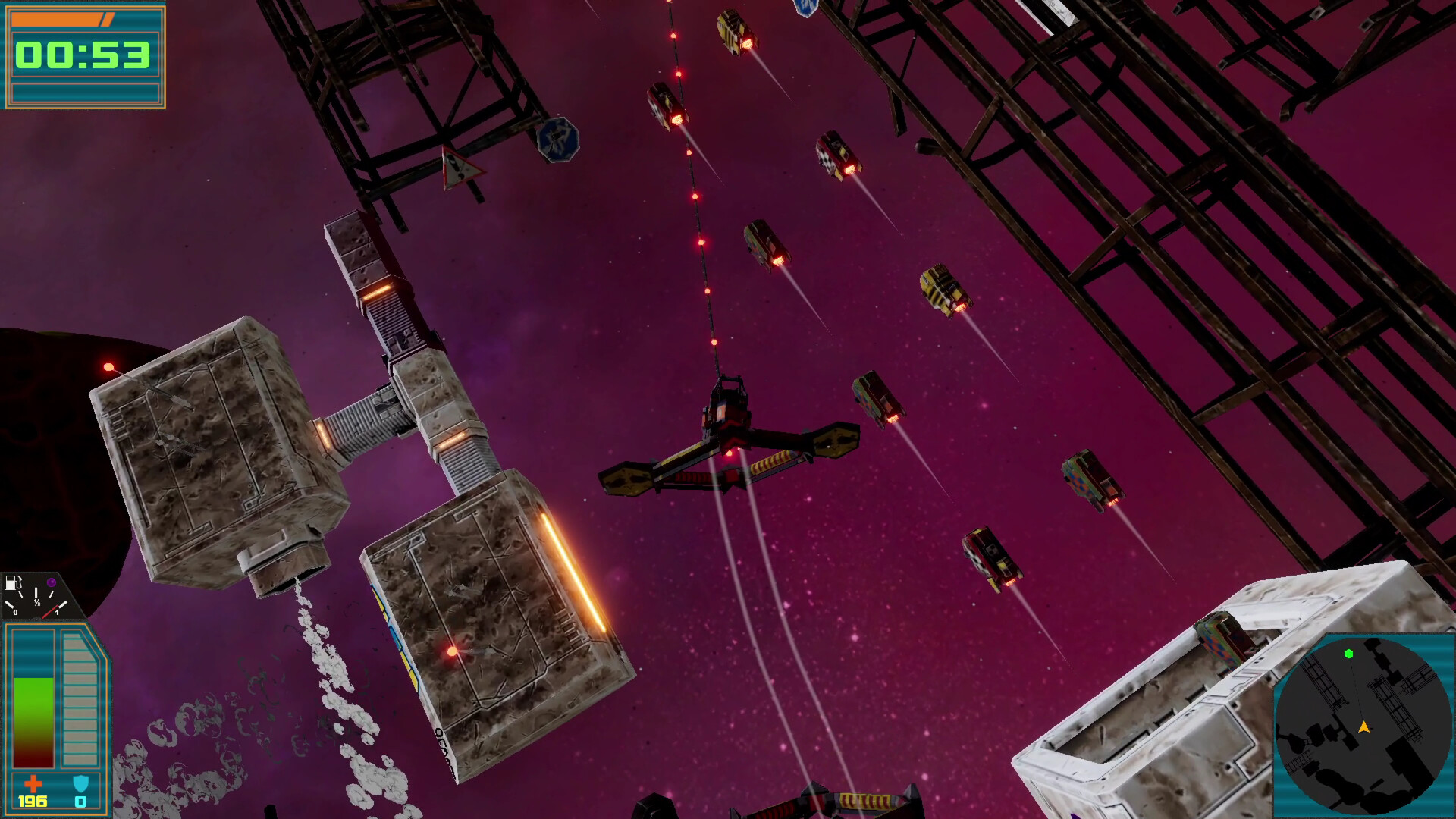This screenshot has width=1456, height=819.
Task: Select the orange player arrow on the minimap
Action: (1364, 728)
